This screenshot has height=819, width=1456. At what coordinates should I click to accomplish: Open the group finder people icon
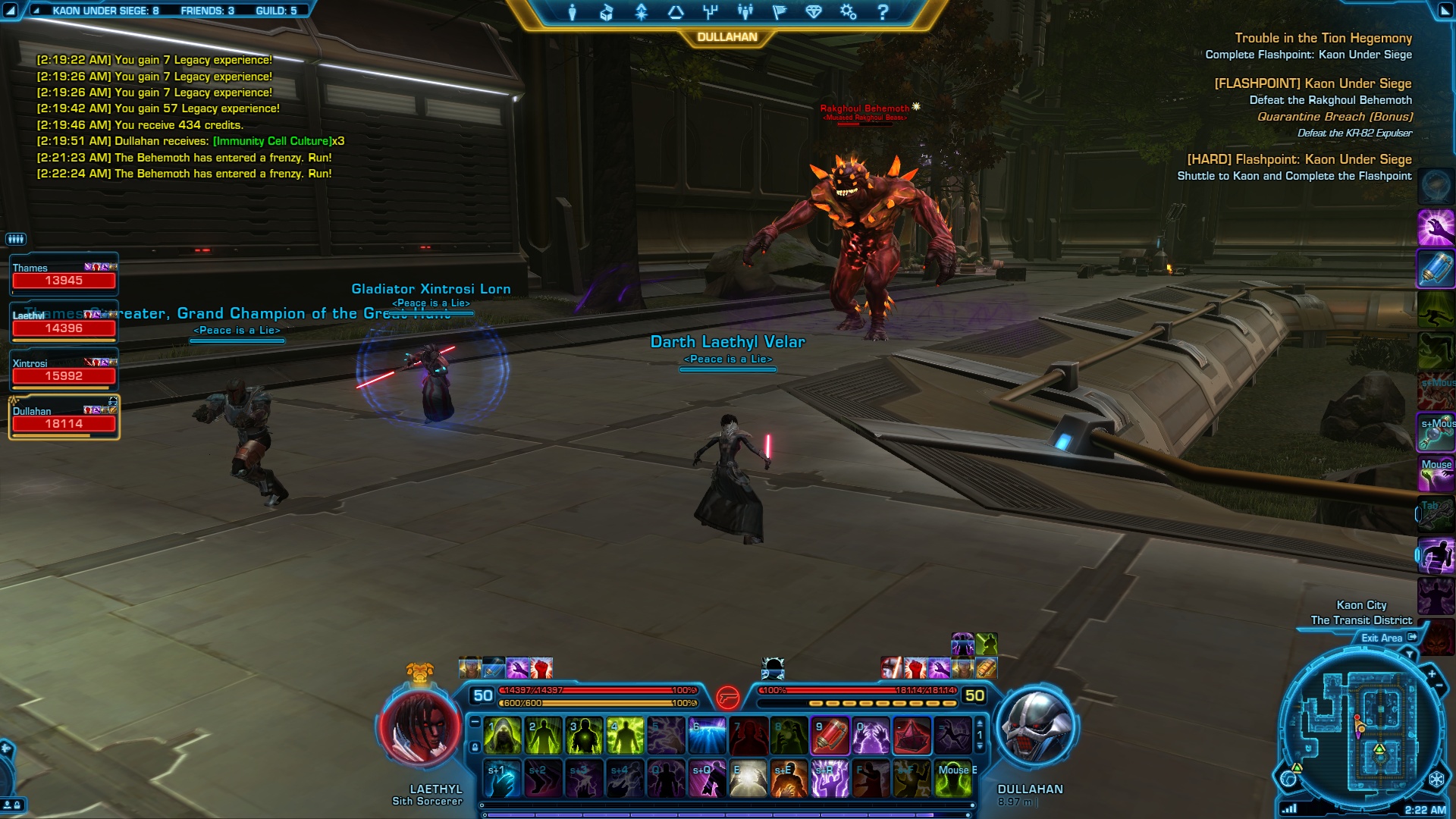coord(745,12)
